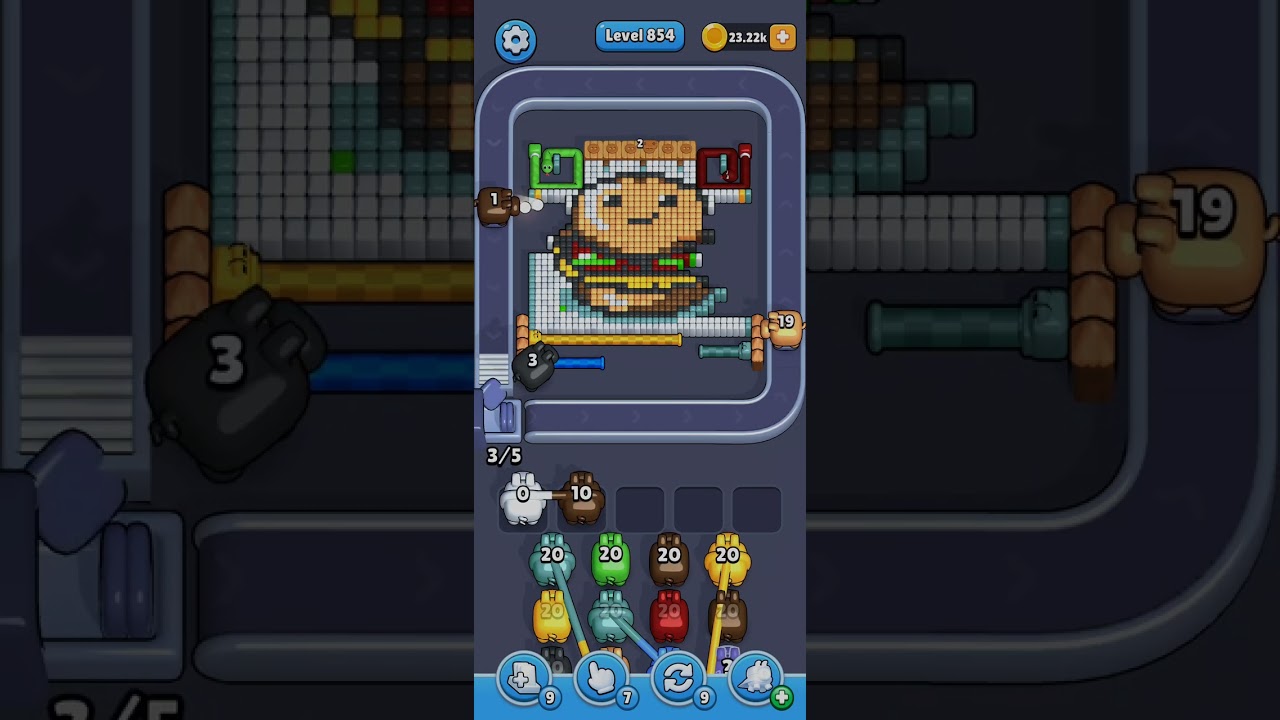This screenshot has width=1280, height=720.
Task: Use the shuffle arrows booster
Action: click(x=678, y=679)
